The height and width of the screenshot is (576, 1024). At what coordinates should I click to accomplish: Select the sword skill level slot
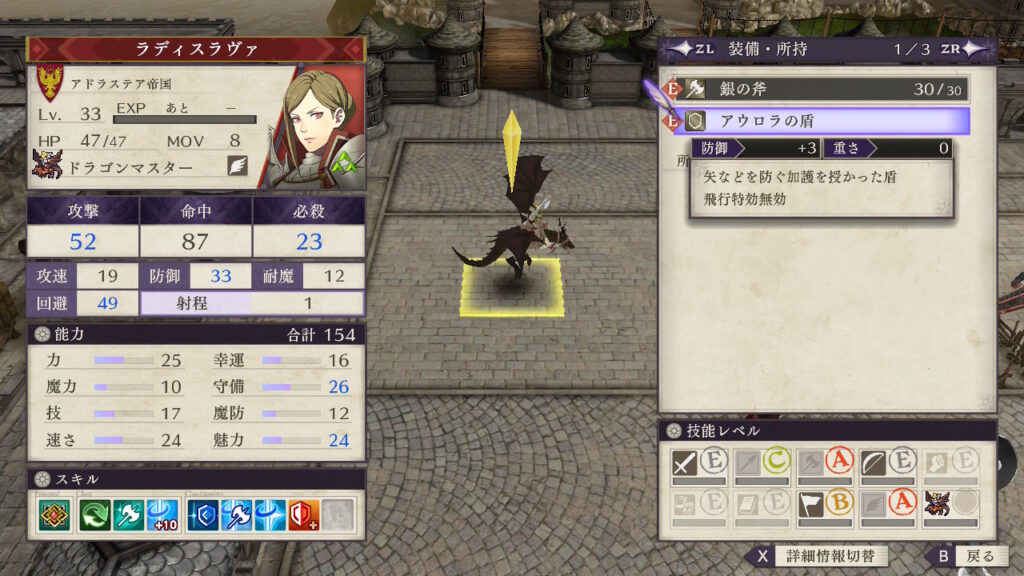[x=699, y=465]
